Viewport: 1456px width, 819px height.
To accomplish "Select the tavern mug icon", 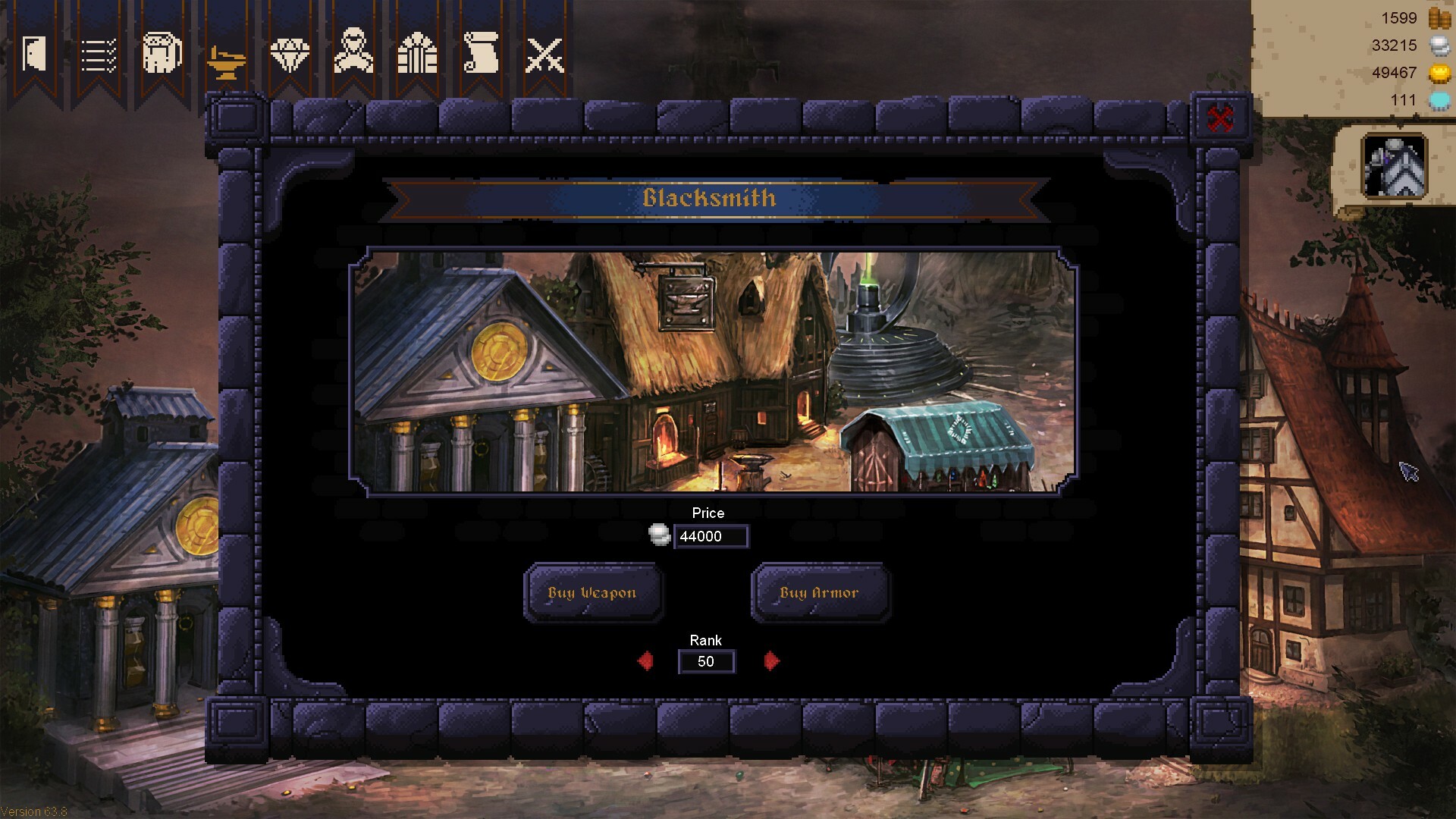I will 160,53.
